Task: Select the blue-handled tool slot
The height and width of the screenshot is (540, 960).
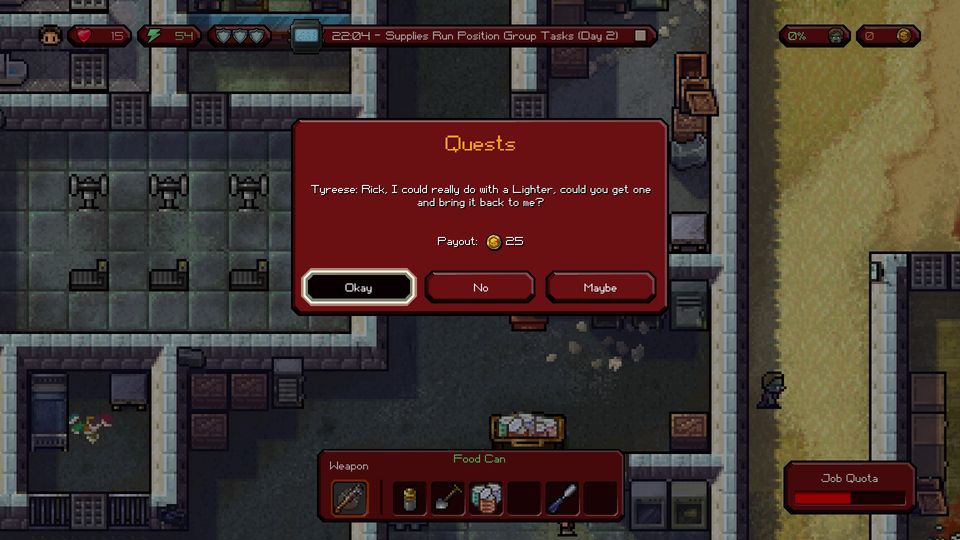Action: (562, 497)
